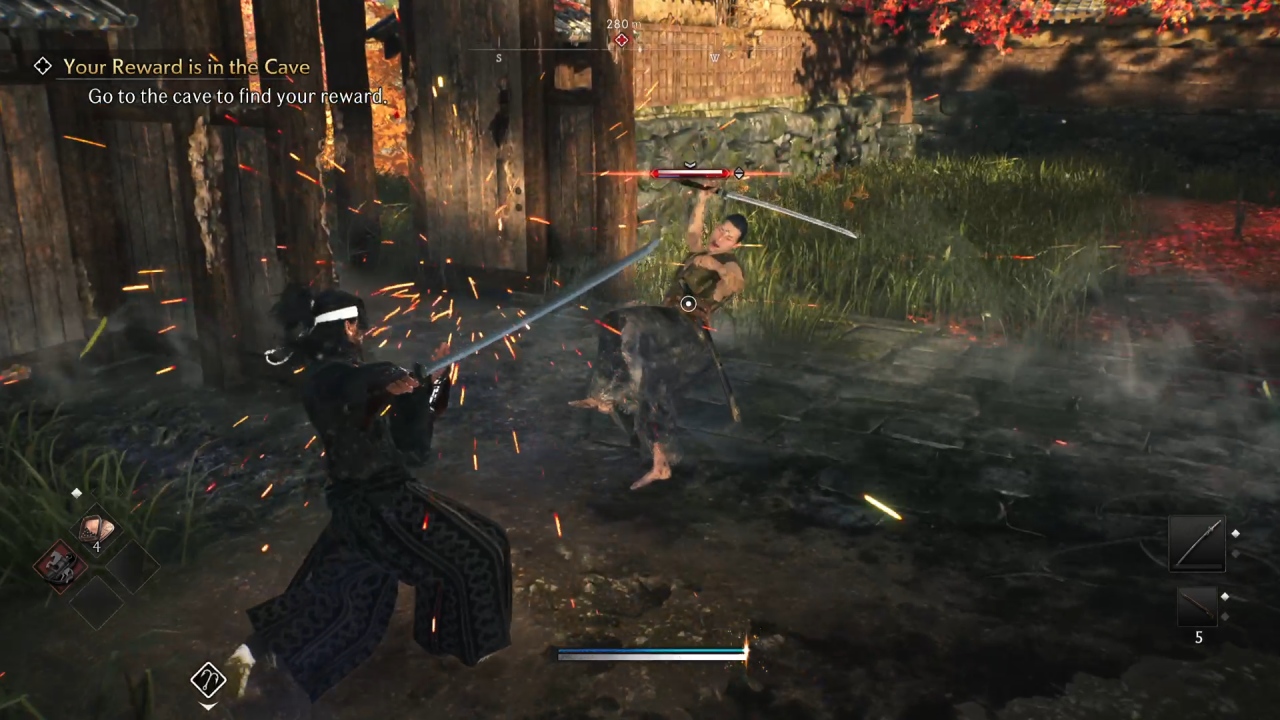This screenshot has width=1280, height=720.
Task: Toggle the white diamond indicator next to the katana
Action: coord(1236,535)
